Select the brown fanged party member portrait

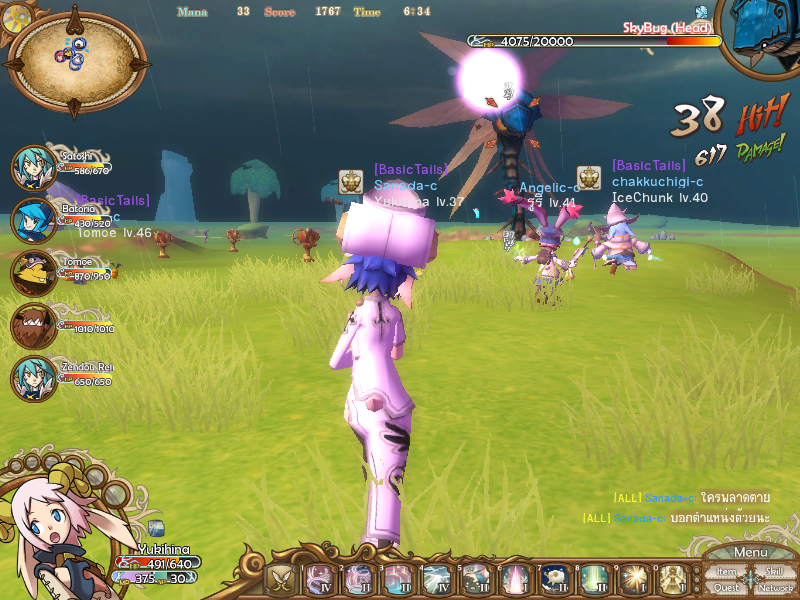point(32,325)
